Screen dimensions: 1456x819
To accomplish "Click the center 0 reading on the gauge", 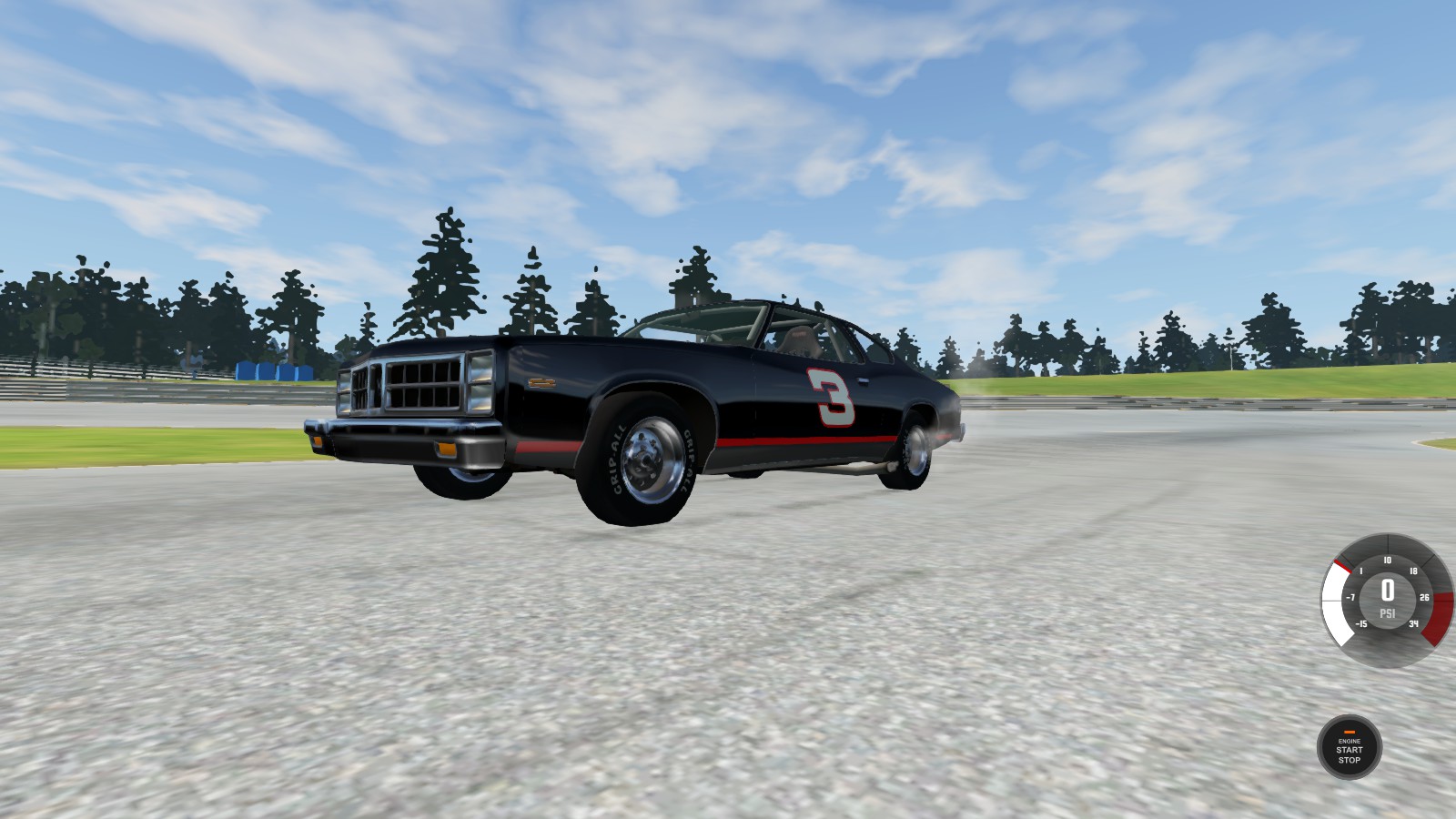I will point(1387,590).
